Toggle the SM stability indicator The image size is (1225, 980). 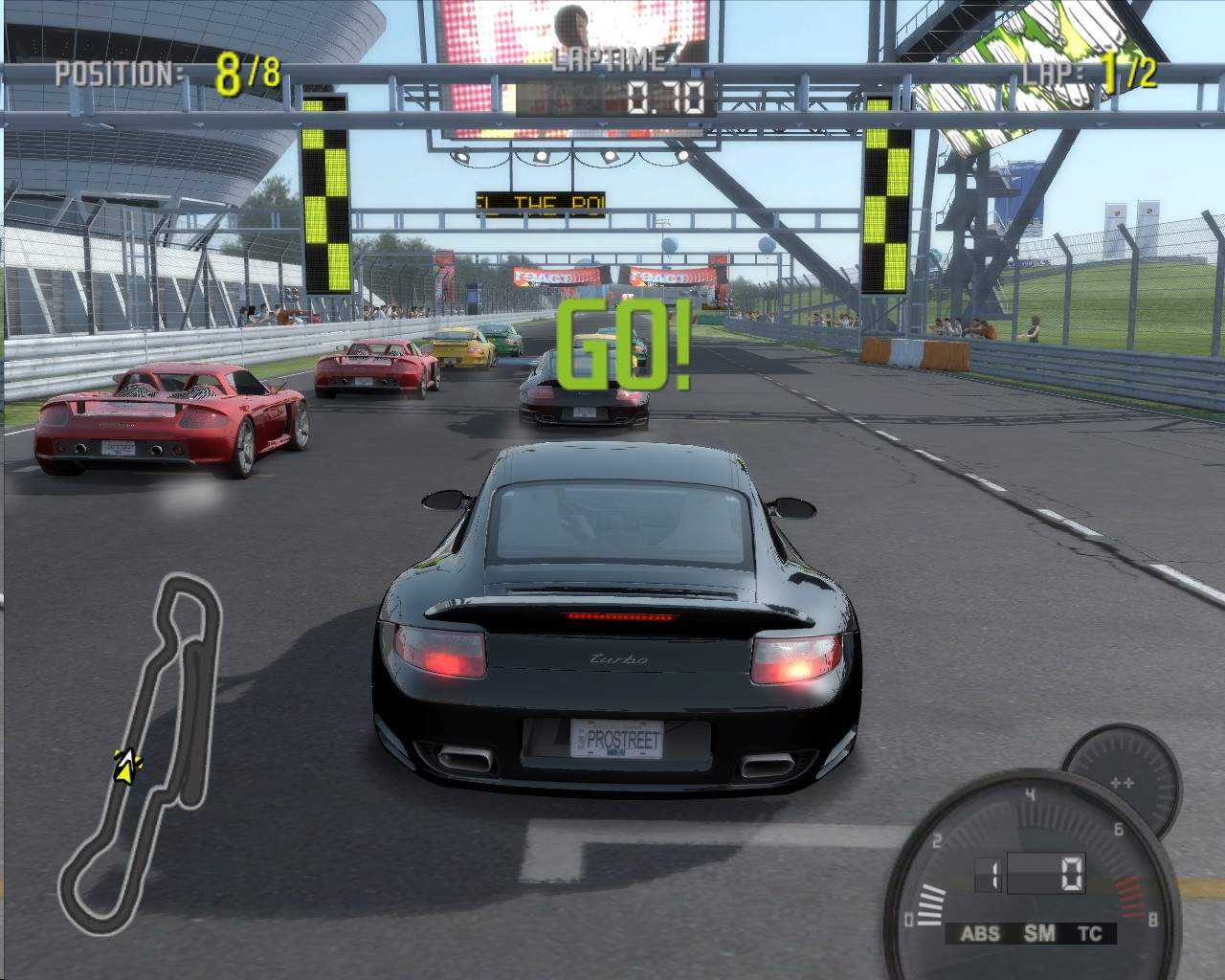(x=1039, y=933)
